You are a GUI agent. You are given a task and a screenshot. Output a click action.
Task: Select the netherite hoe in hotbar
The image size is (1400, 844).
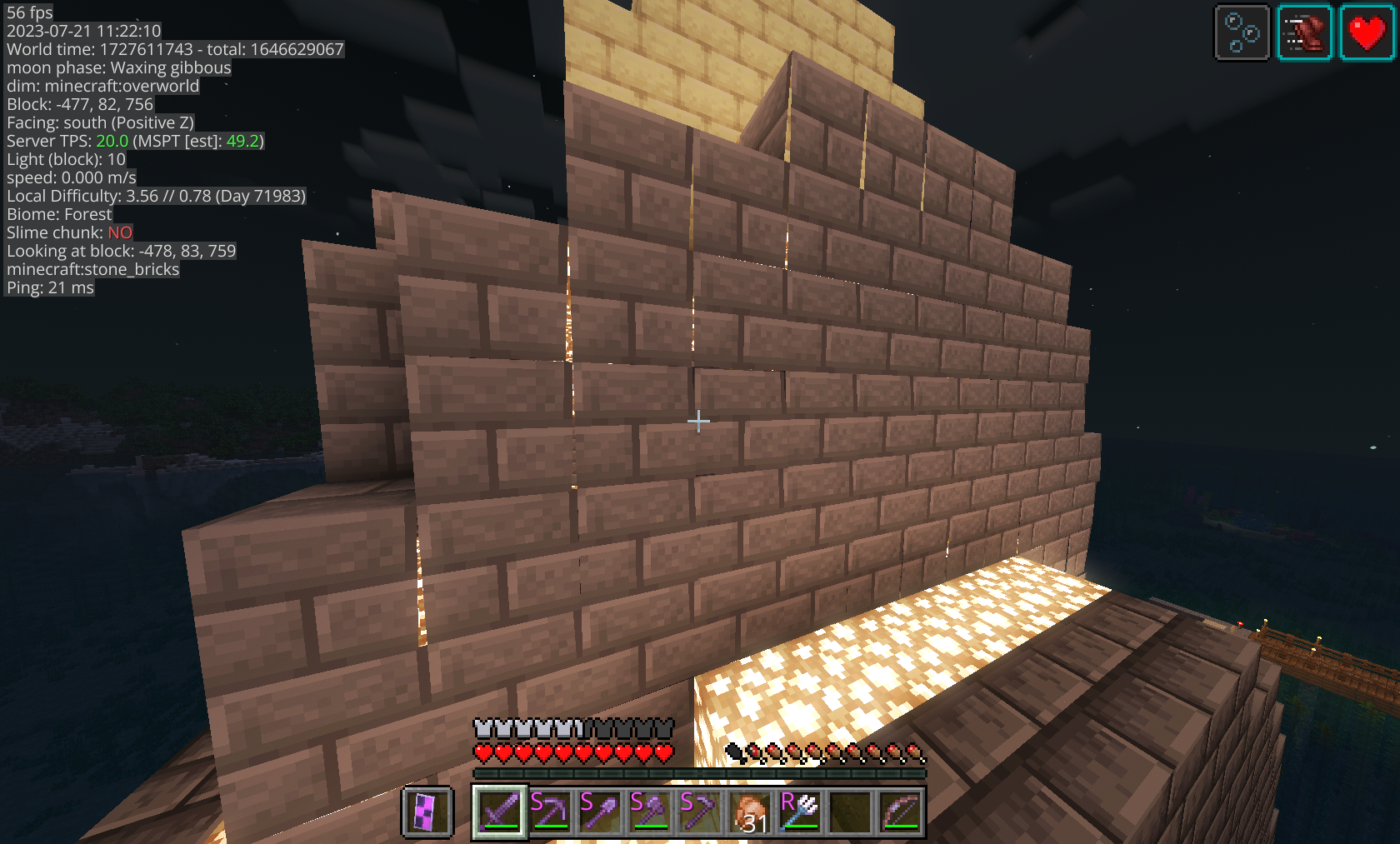tap(700, 812)
